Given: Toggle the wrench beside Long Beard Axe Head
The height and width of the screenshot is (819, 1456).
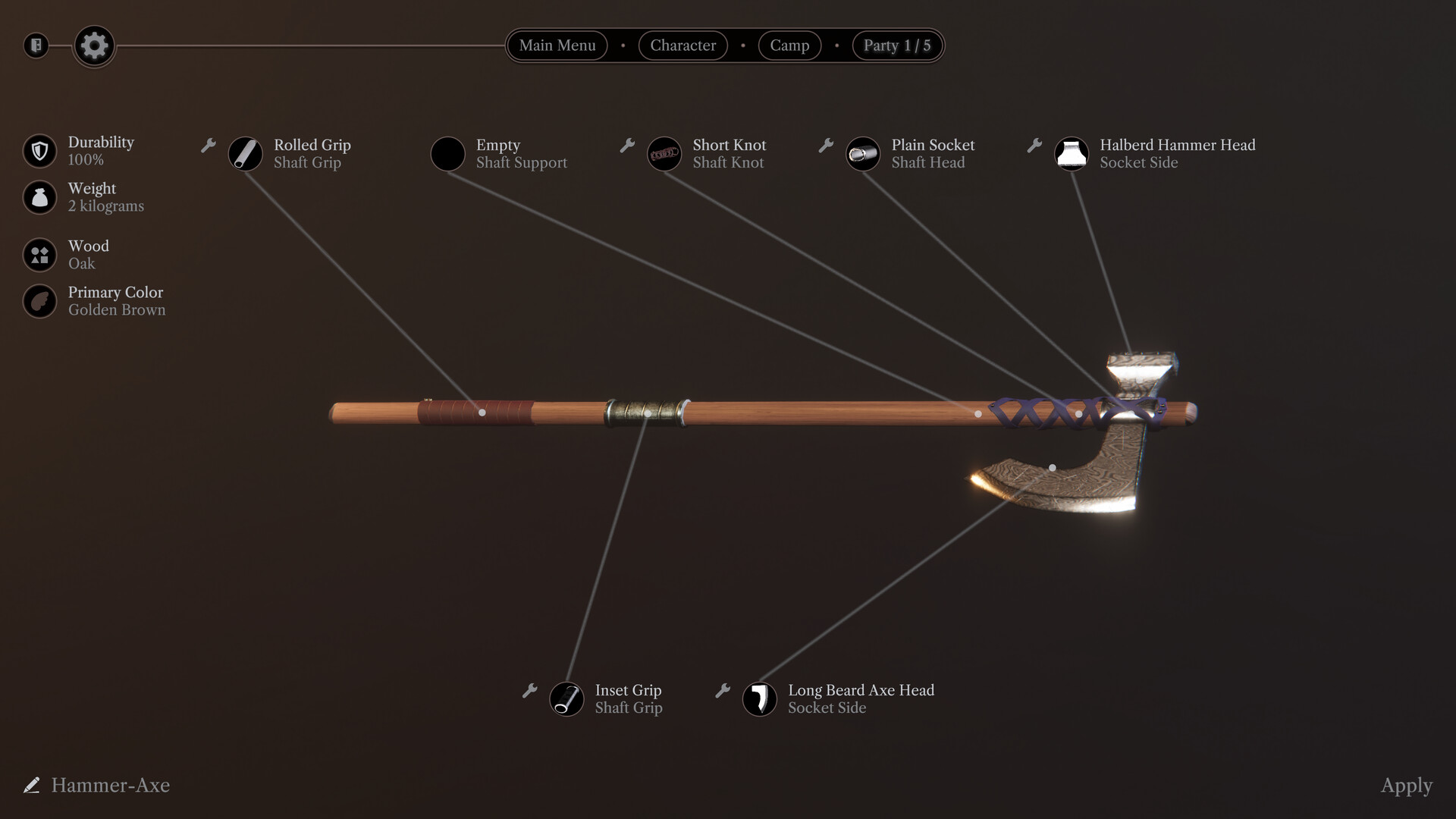Looking at the screenshot, I should [722, 691].
